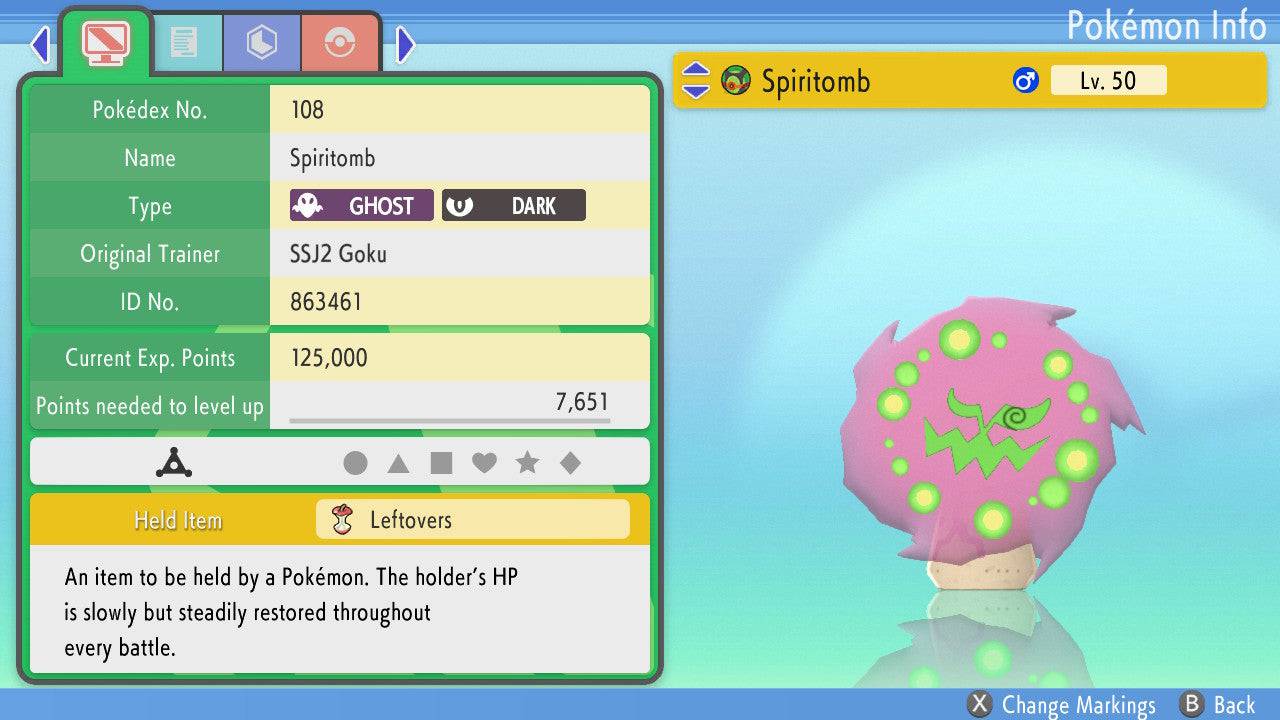Toggle the triangle marking

[398, 463]
